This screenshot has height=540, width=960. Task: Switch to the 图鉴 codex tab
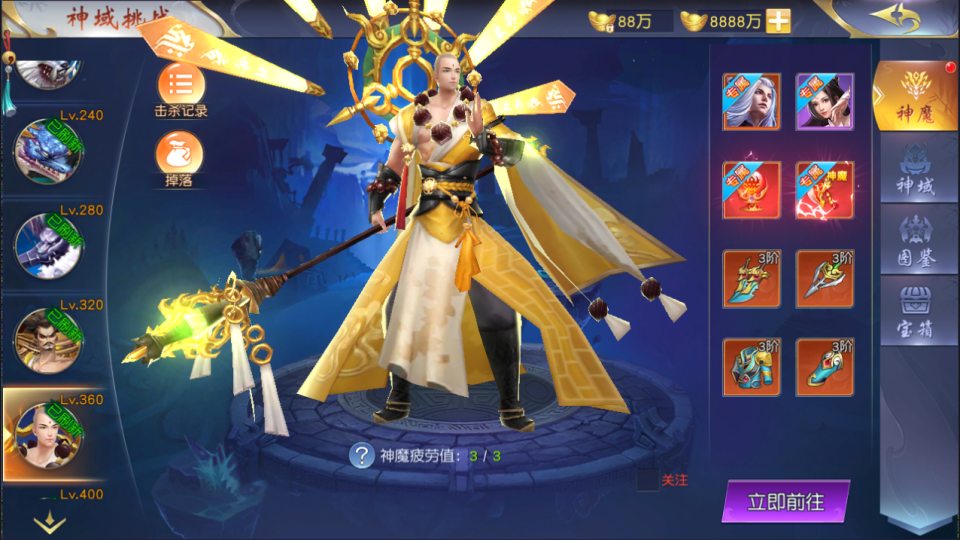(916, 238)
